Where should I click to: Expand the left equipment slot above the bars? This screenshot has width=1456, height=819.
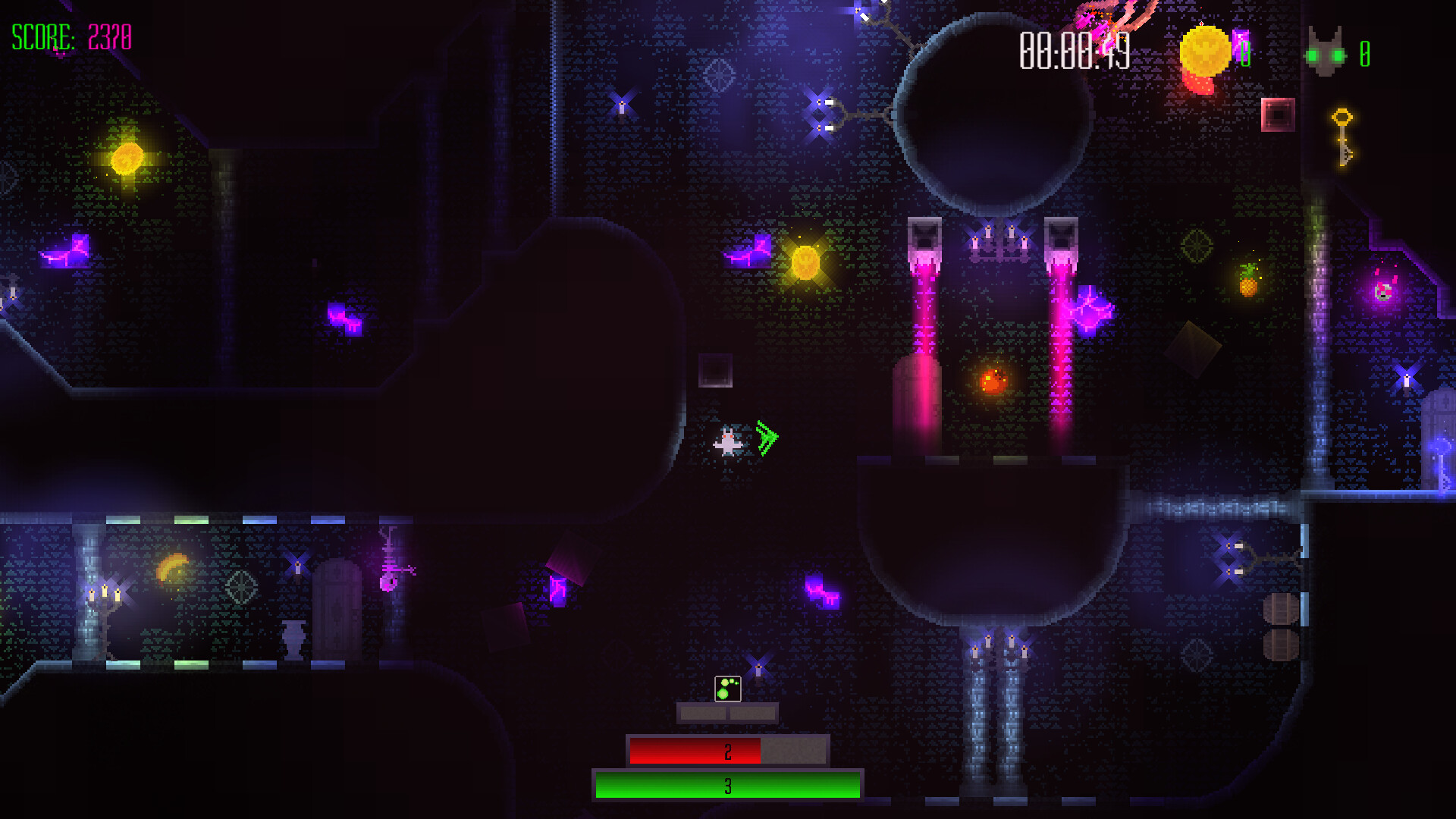(x=704, y=713)
